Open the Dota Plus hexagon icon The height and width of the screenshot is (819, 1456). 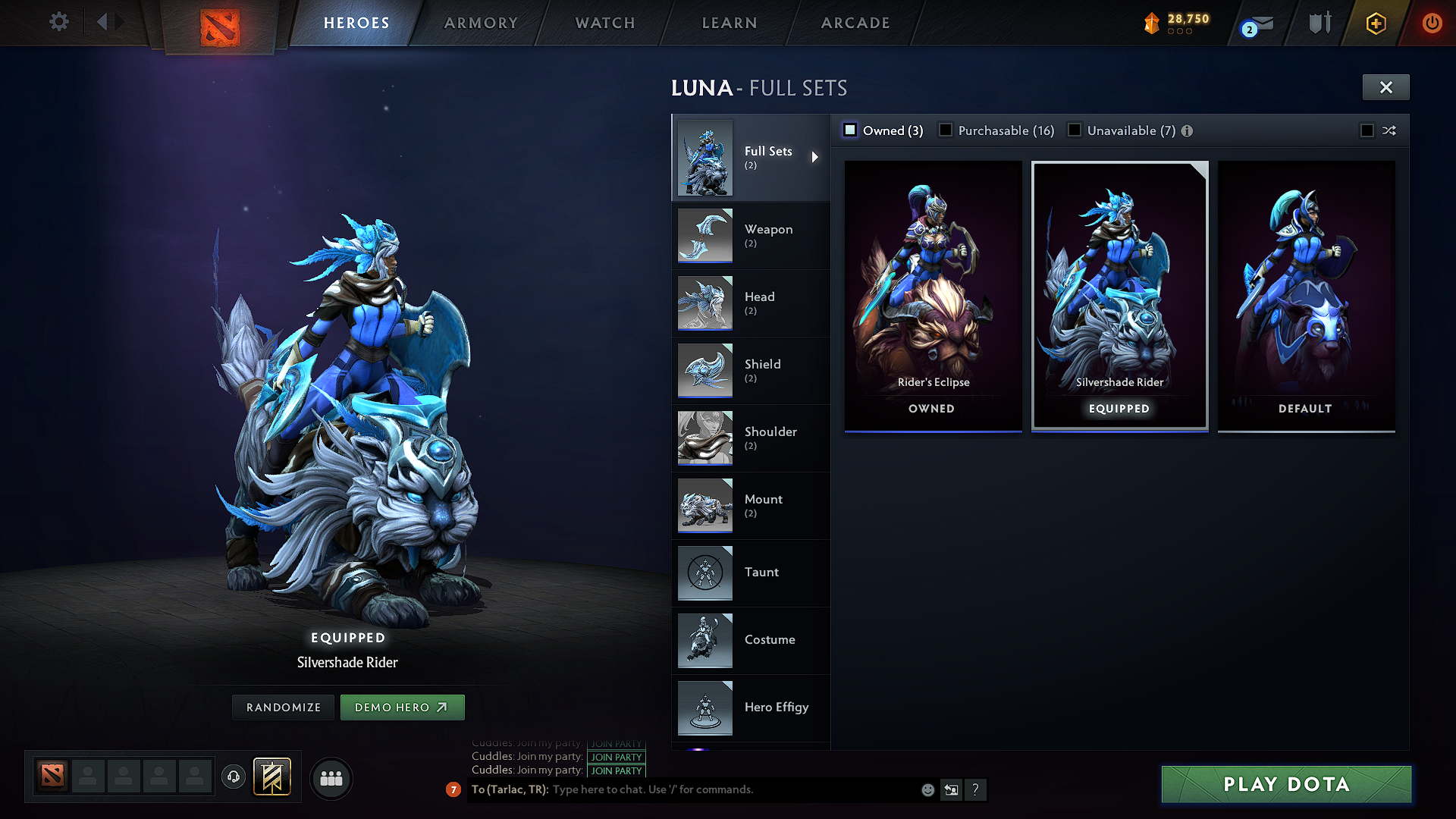(1374, 23)
